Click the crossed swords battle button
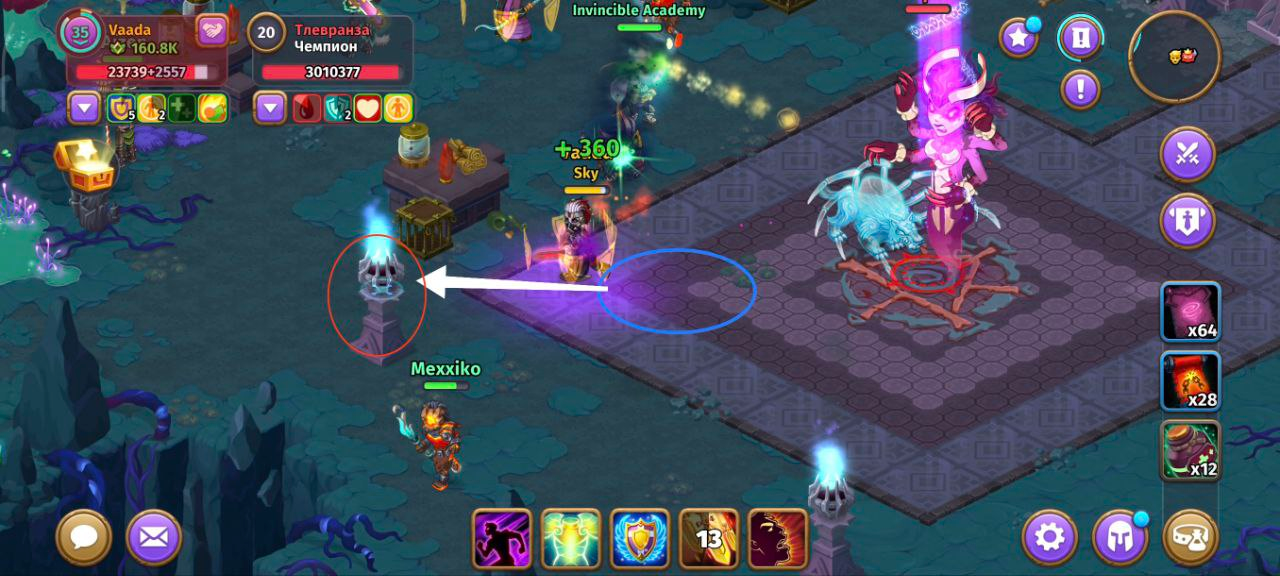Image resolution: width=1280 pixels, height=576 pixels. pos(1188,155)
